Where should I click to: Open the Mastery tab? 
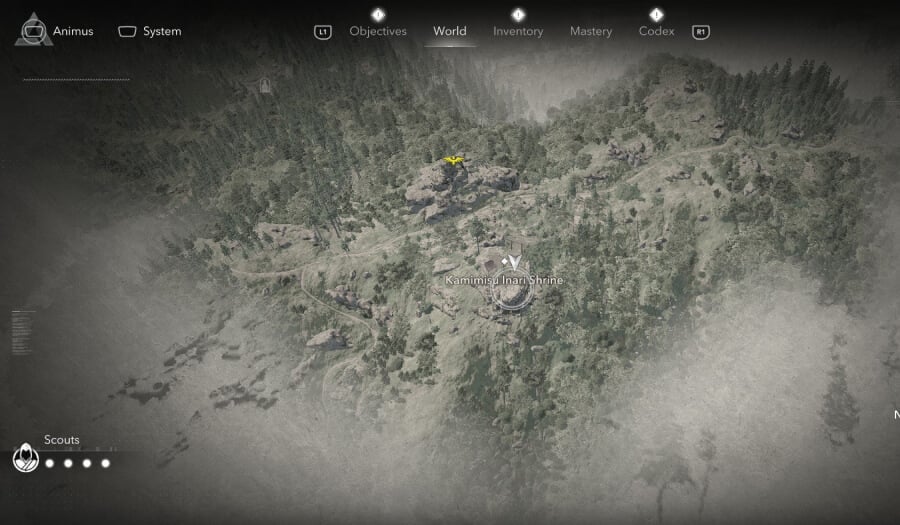[x=590, y=31]
